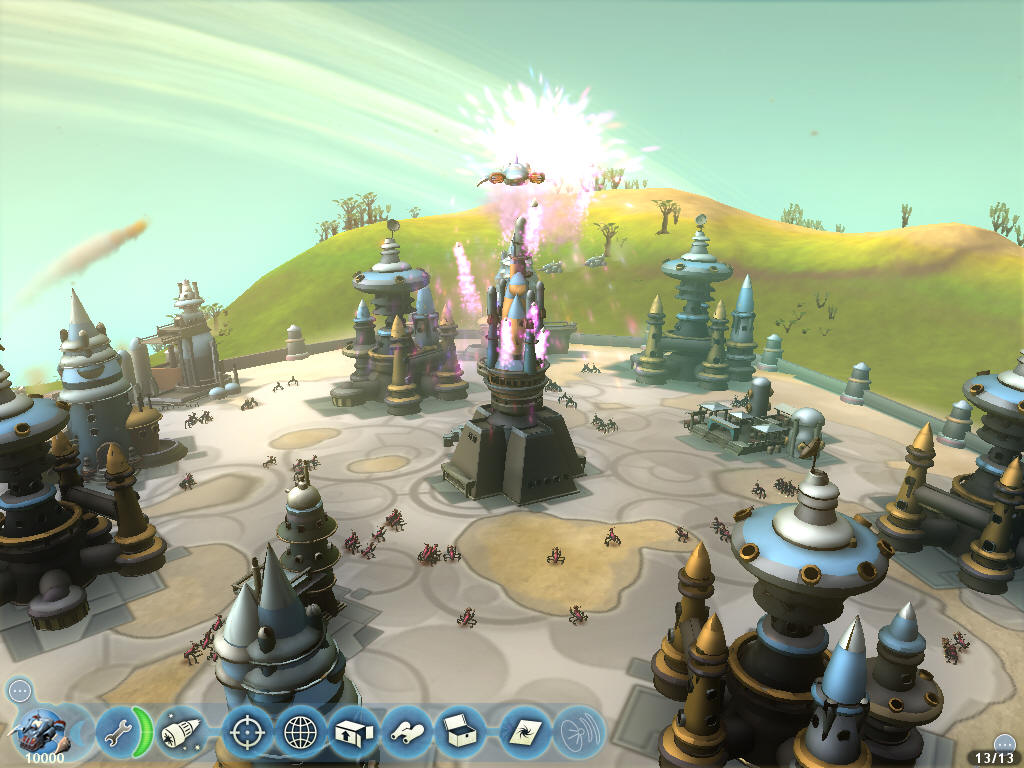The width and height of the screenshot is (1024, 768).
Task: Open the ellipsis bubble above the 13/13 counter
Action: (1005, 743)
